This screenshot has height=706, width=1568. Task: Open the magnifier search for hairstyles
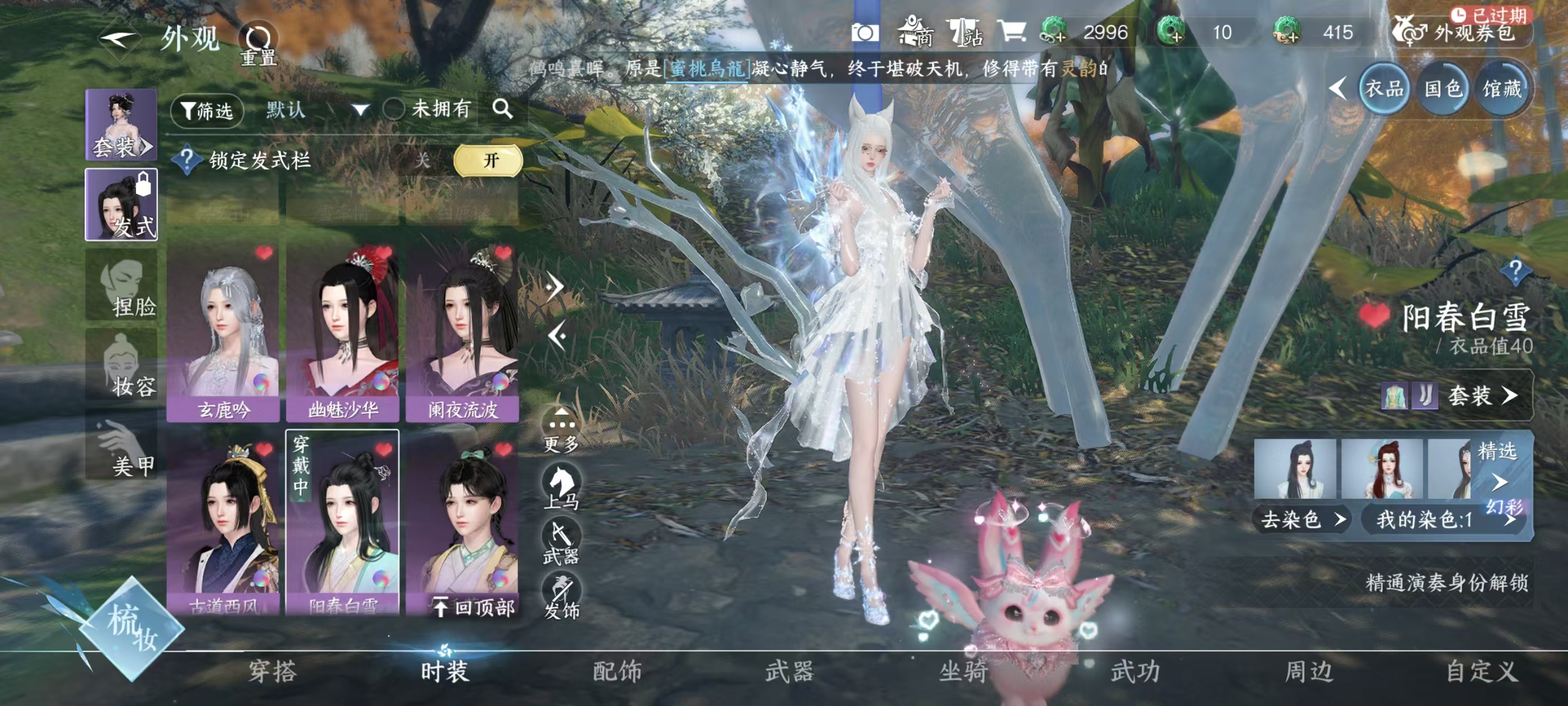click(503, 109)
